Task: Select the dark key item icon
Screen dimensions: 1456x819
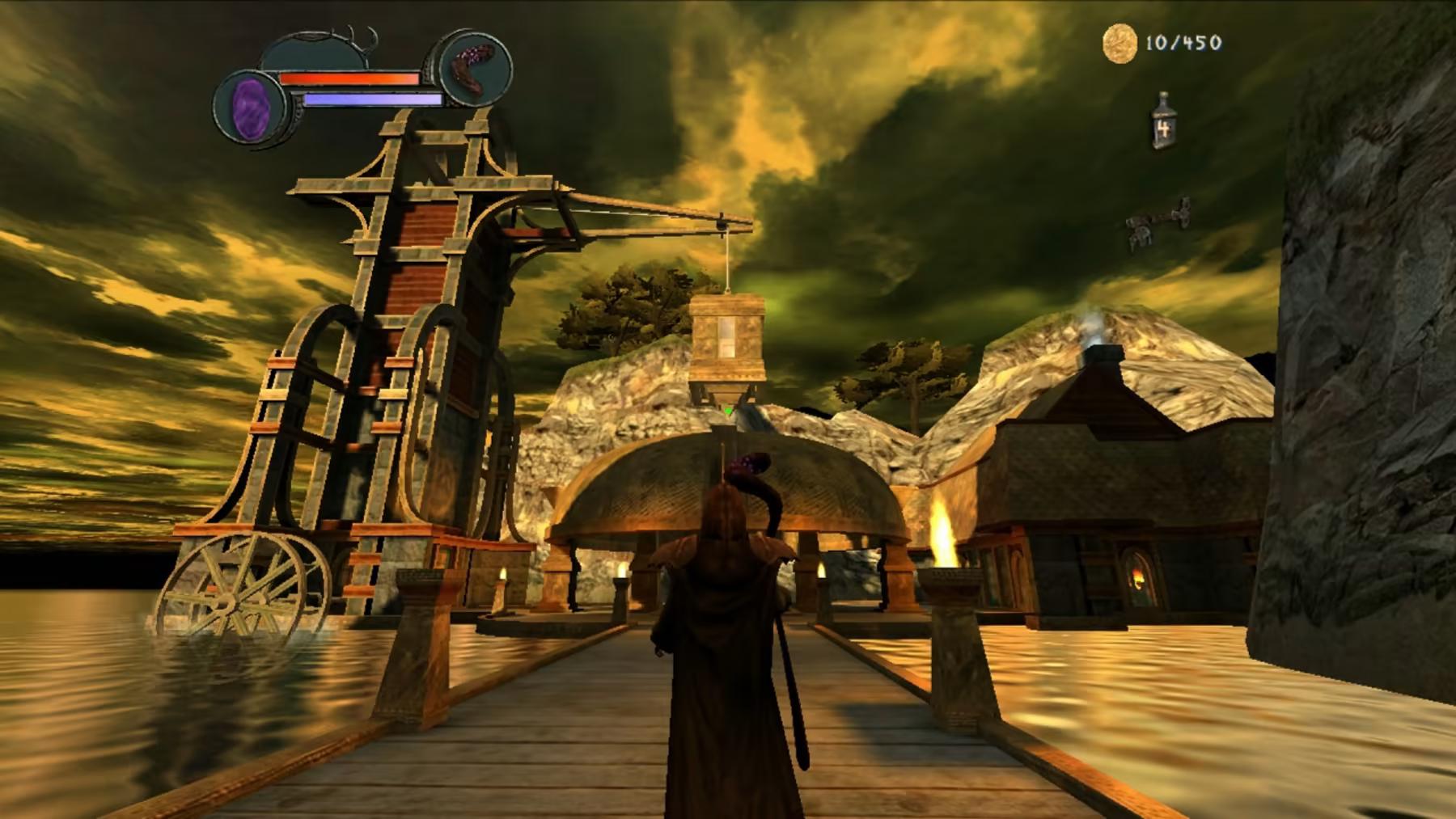Action: click(1157, 222)
